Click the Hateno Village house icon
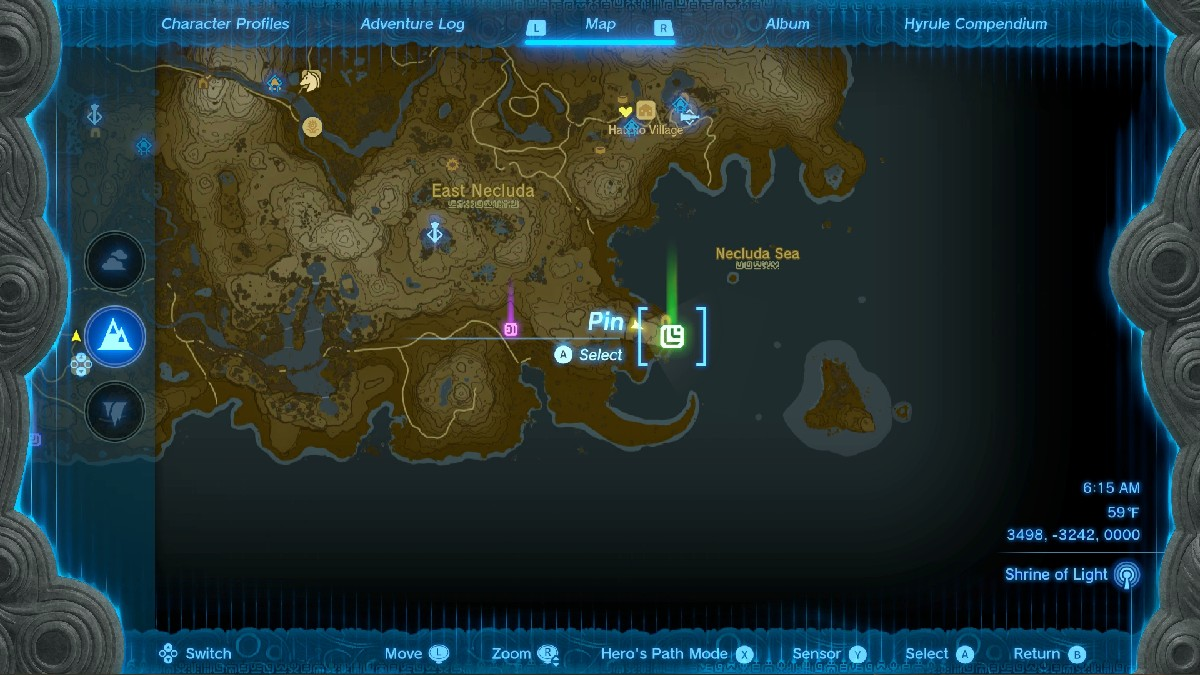Viewport: 1200px width, 675px height. click(646, 110)
